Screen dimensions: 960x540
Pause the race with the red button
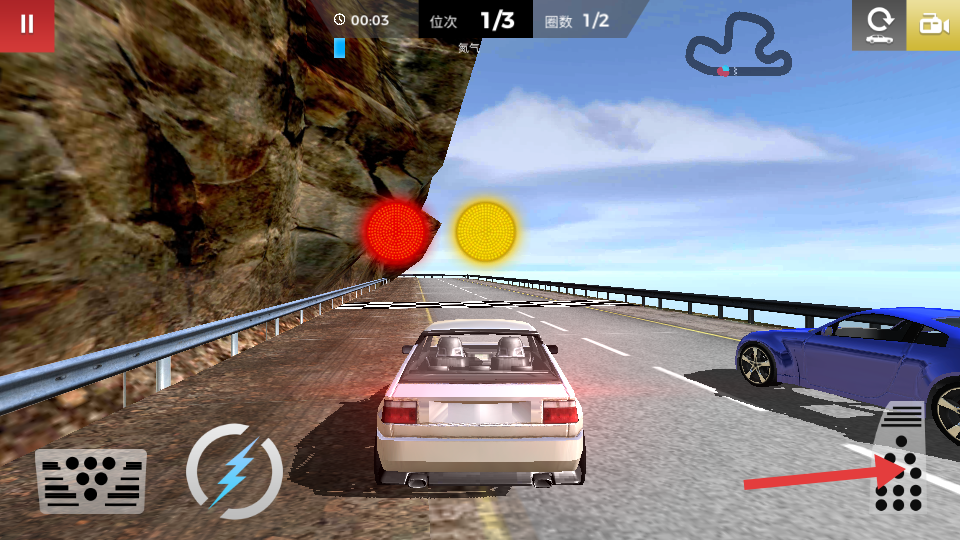tap(27, 25)
